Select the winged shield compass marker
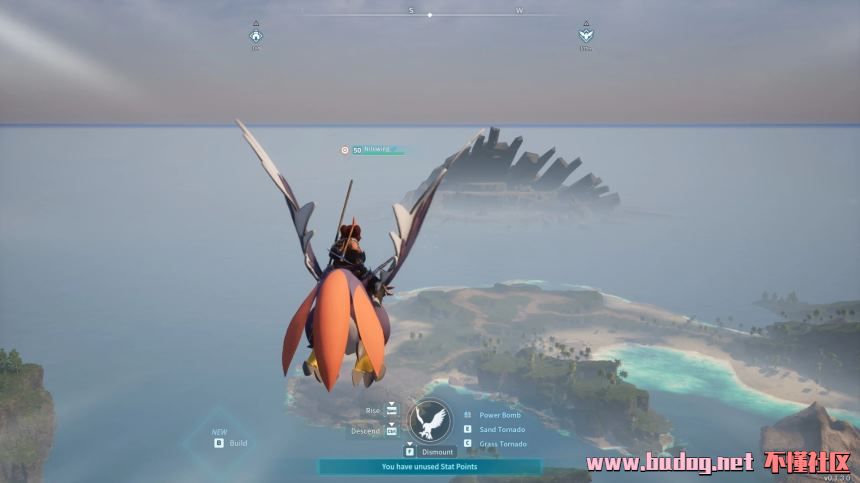This screenshot has height=483, width=860. click(586, 36)
